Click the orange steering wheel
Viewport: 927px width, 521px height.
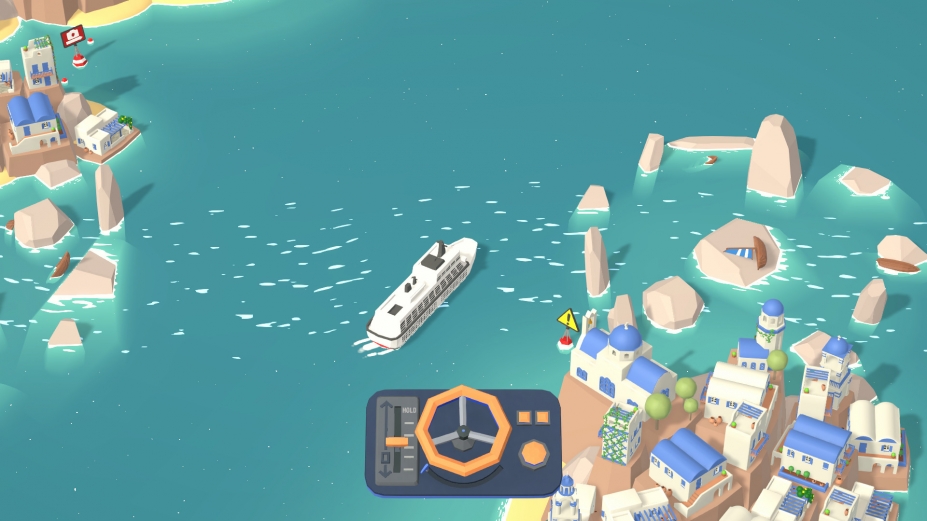463,430
